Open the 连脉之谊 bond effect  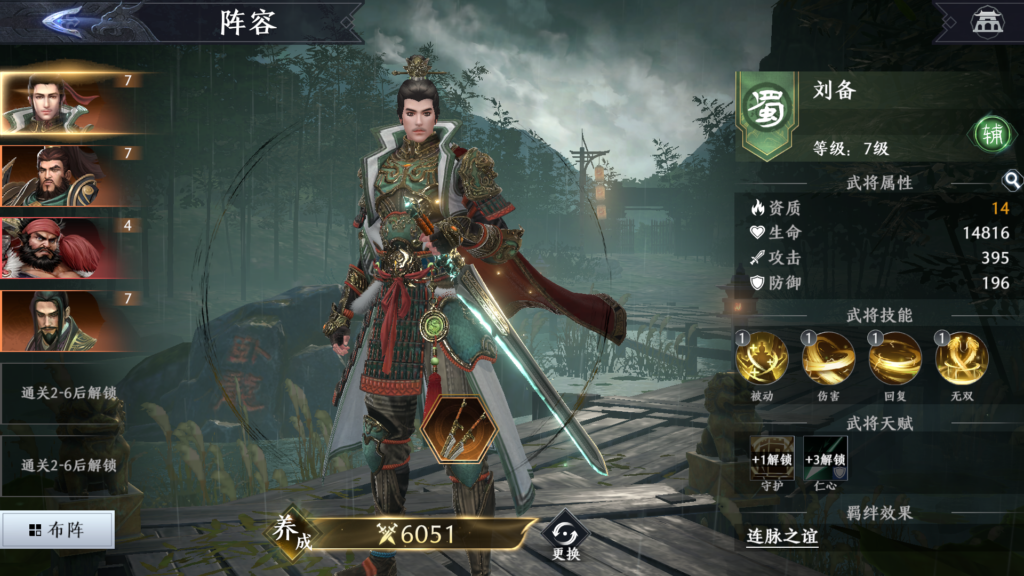tap(782, 537)
